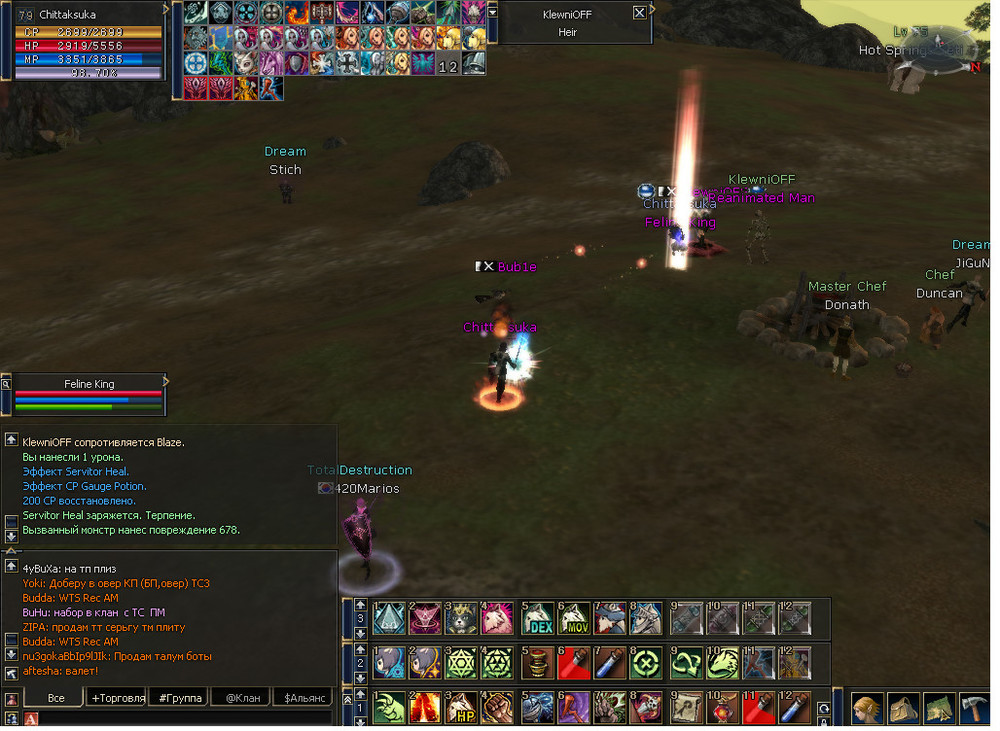Use the green claw skill in slot one
The image size is (1000, 731).
[x=388, y=708]
